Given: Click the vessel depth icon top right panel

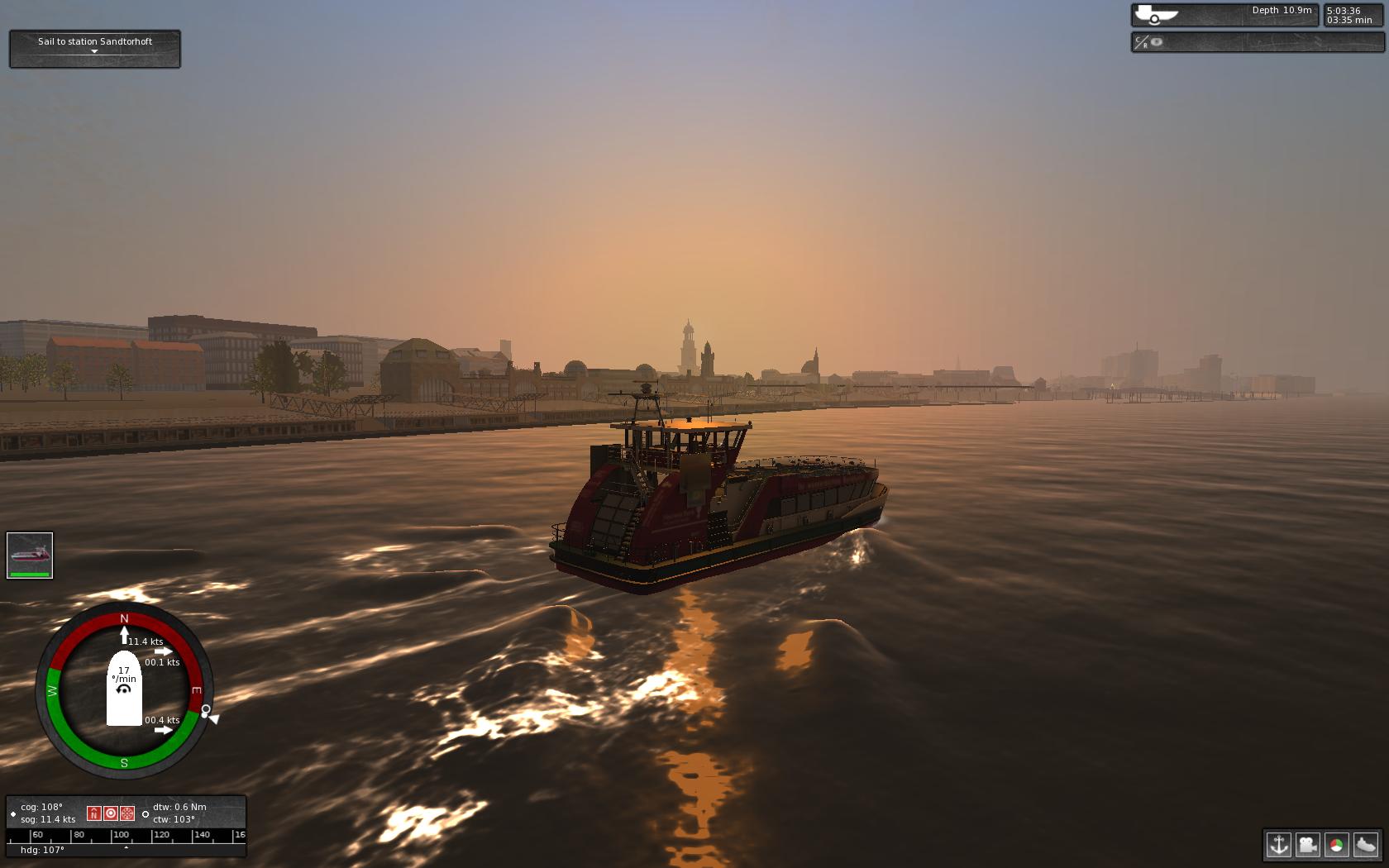Looking at the screenshot, I should tap(1148, 14).
